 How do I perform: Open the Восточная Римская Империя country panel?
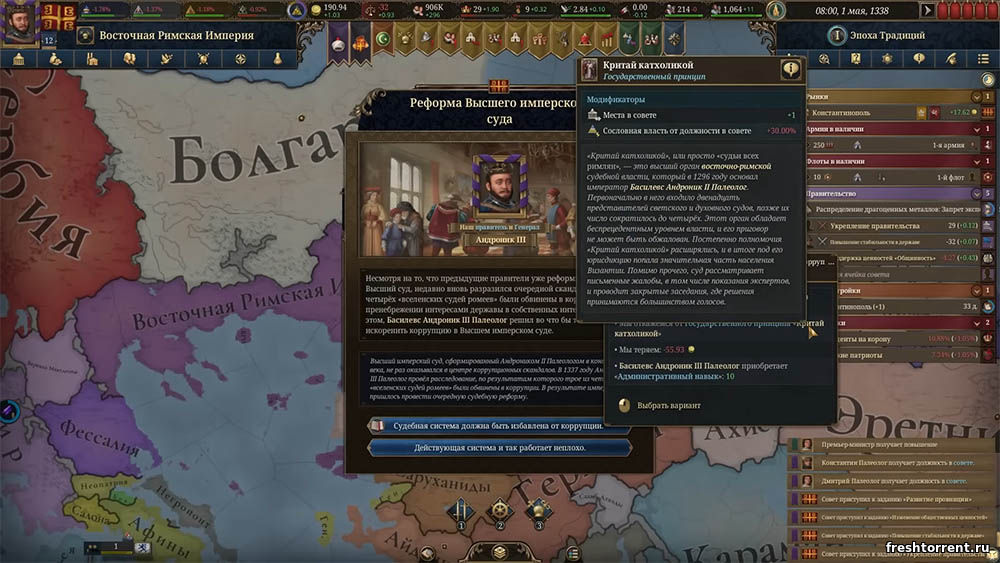pyautogui.click(x=176, y=36)
